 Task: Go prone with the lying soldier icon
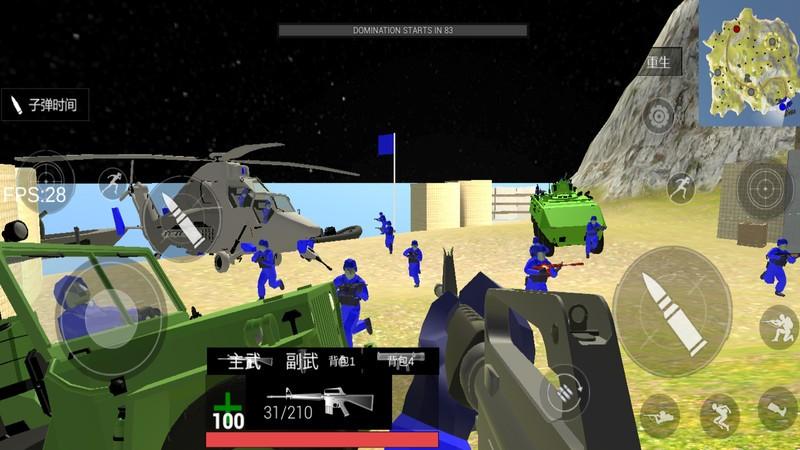tap(659, 413)
